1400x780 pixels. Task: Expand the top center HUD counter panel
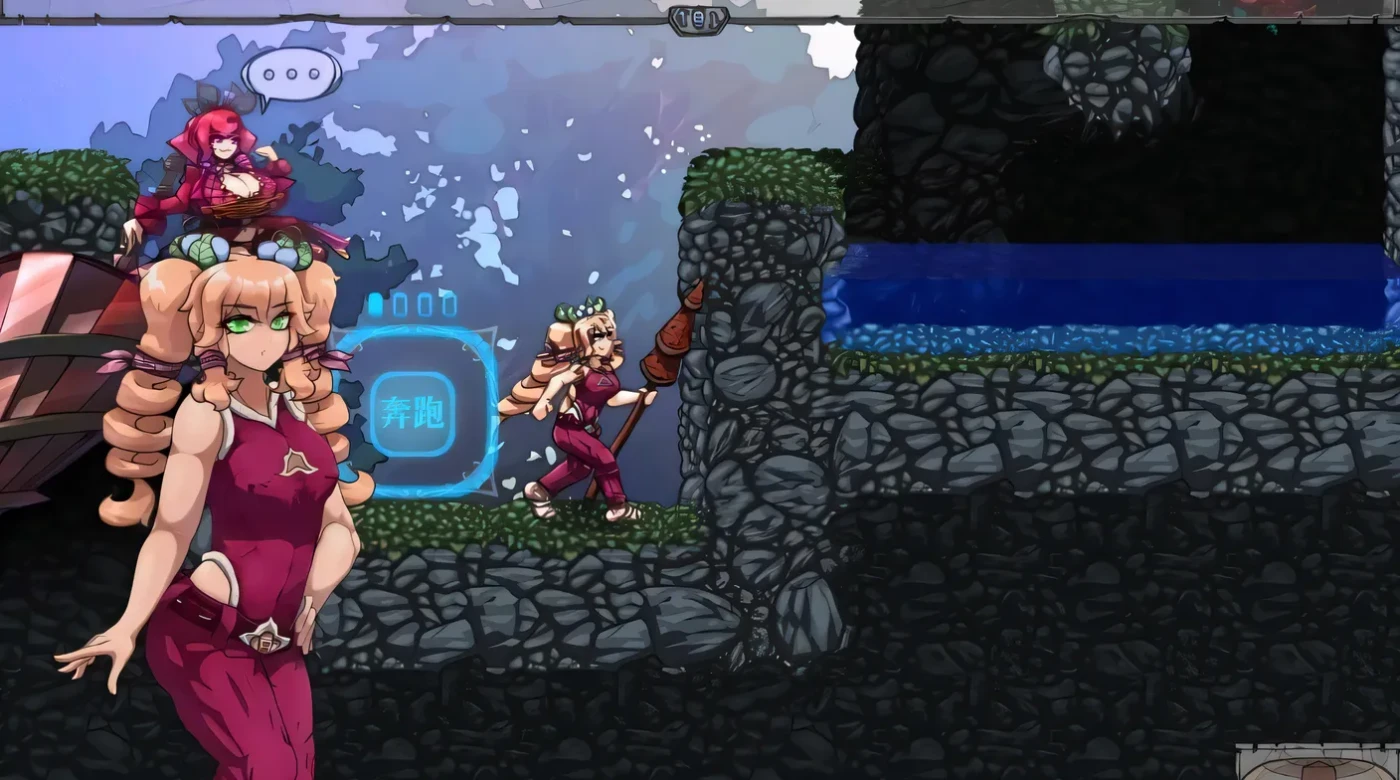click(x=700, y=18)
